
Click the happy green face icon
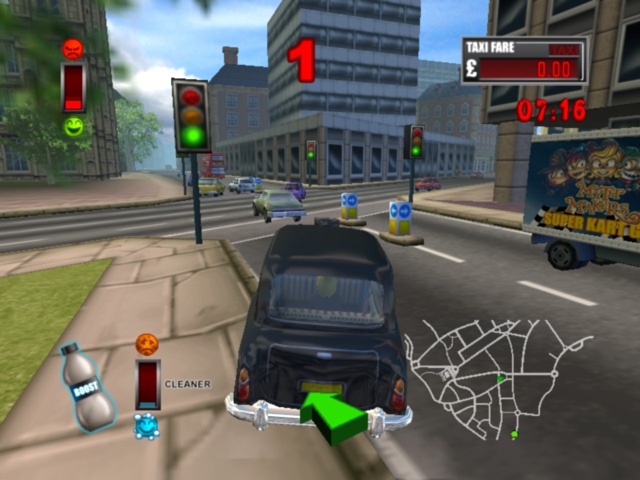click(x=73, y=126)
